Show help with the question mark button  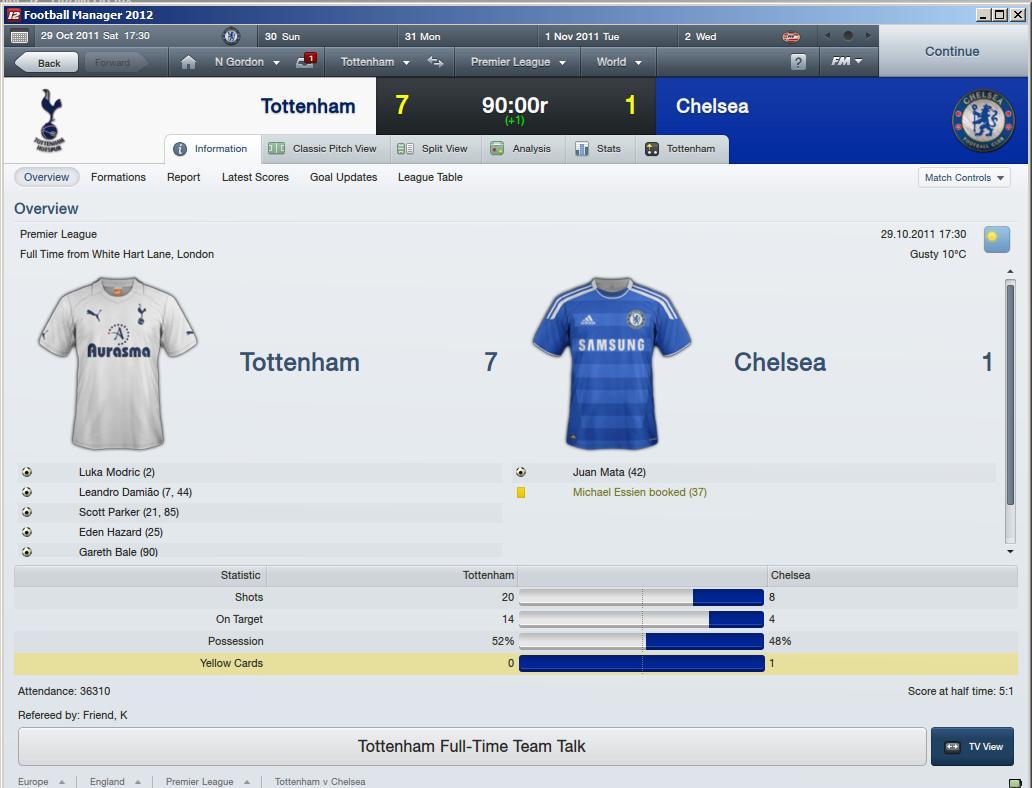click(x=797, y=62)
